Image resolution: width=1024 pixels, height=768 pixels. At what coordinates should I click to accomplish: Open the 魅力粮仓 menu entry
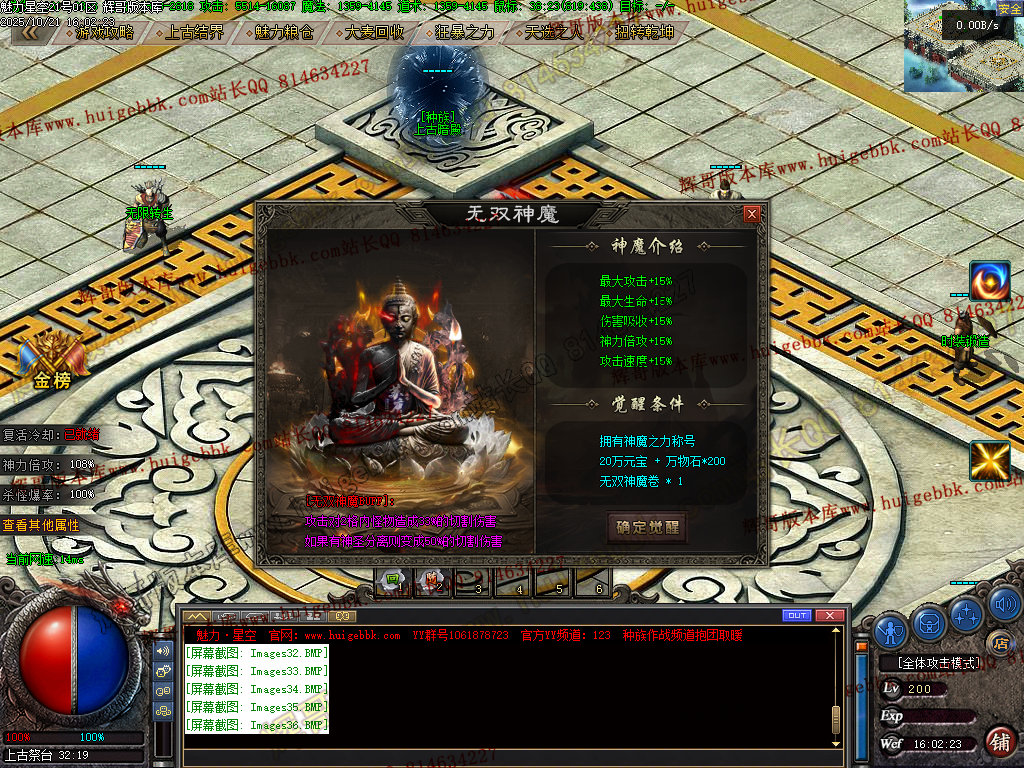(x=284, y=32)
